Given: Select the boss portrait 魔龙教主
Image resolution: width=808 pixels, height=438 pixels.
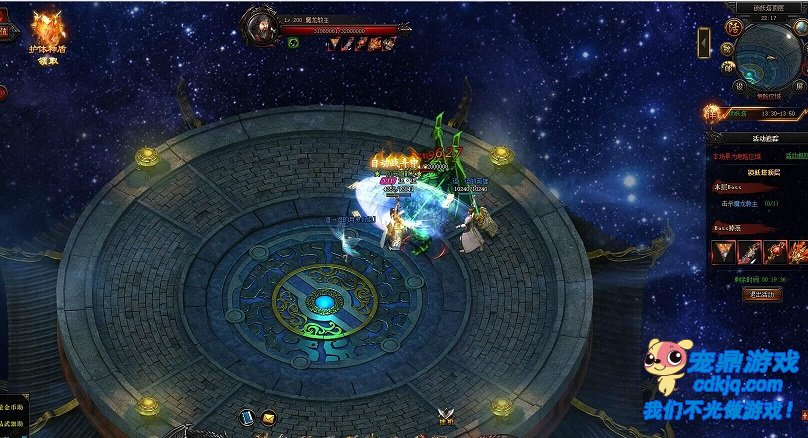Looking at the screenshot, I should click(x=262, y=24).
